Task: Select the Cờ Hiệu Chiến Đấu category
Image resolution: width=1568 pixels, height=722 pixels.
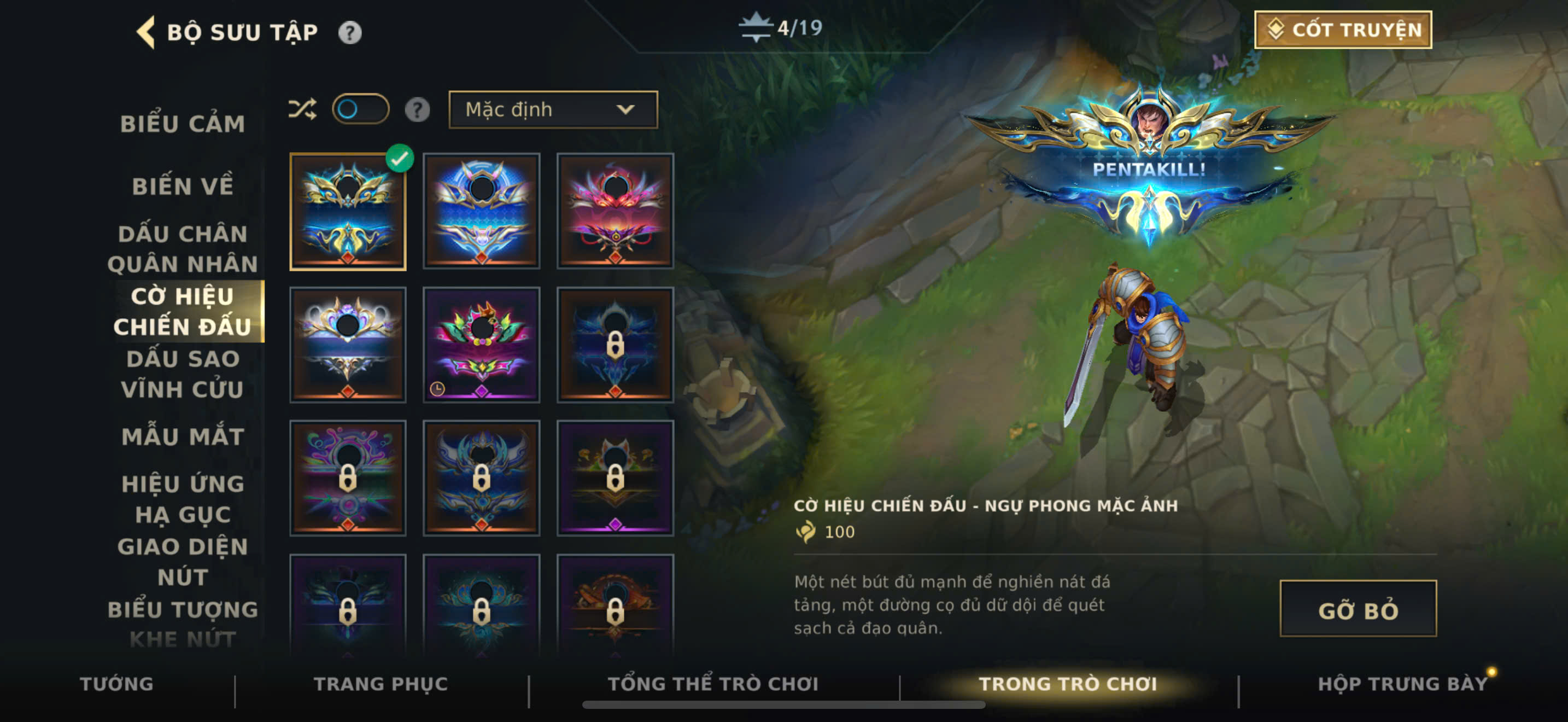Action: tap(183, 311)
